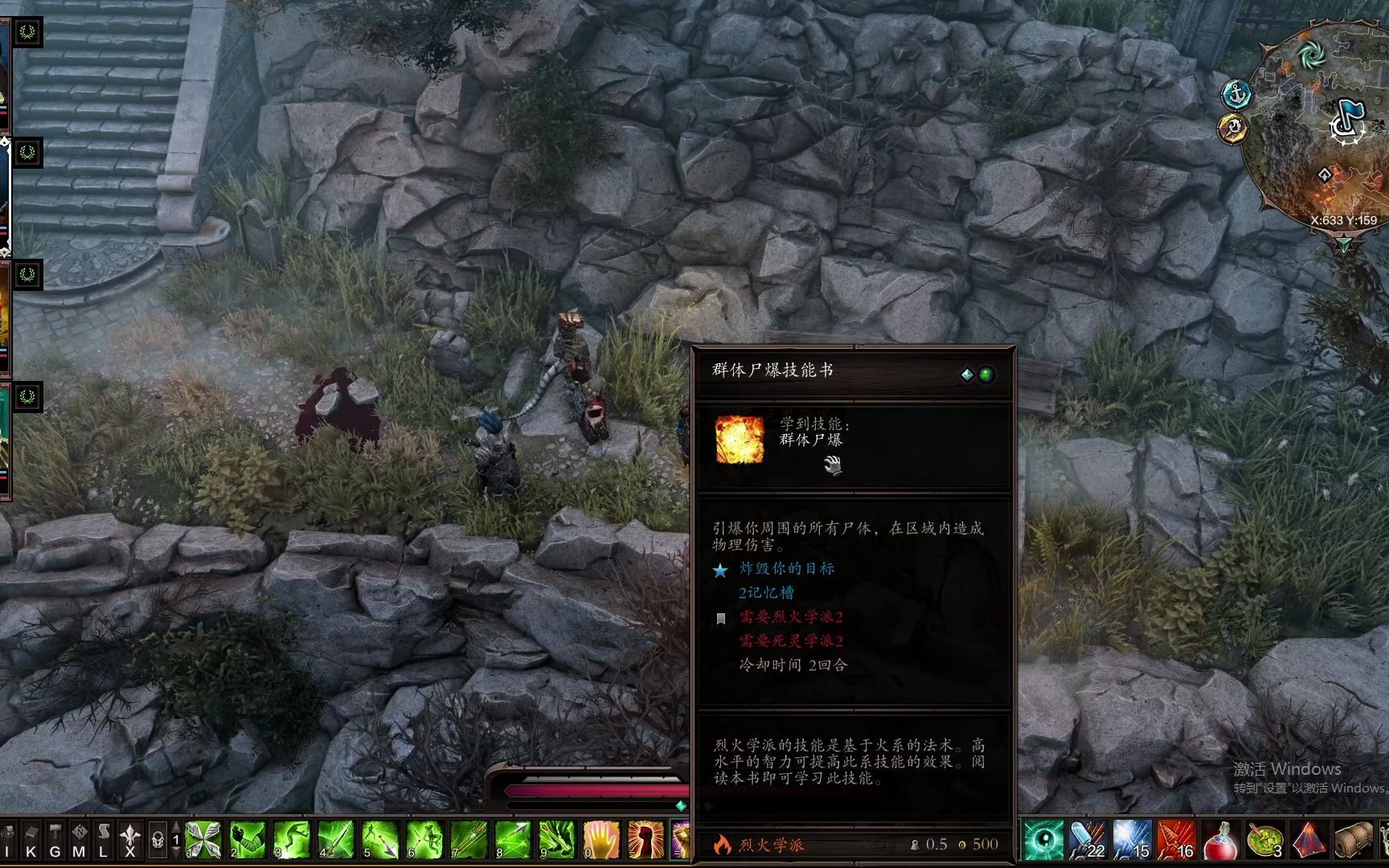Open the inventory with the I bag button
Image resolution: width=1389 pixels, height=868 pixels.
click(7, 841)
